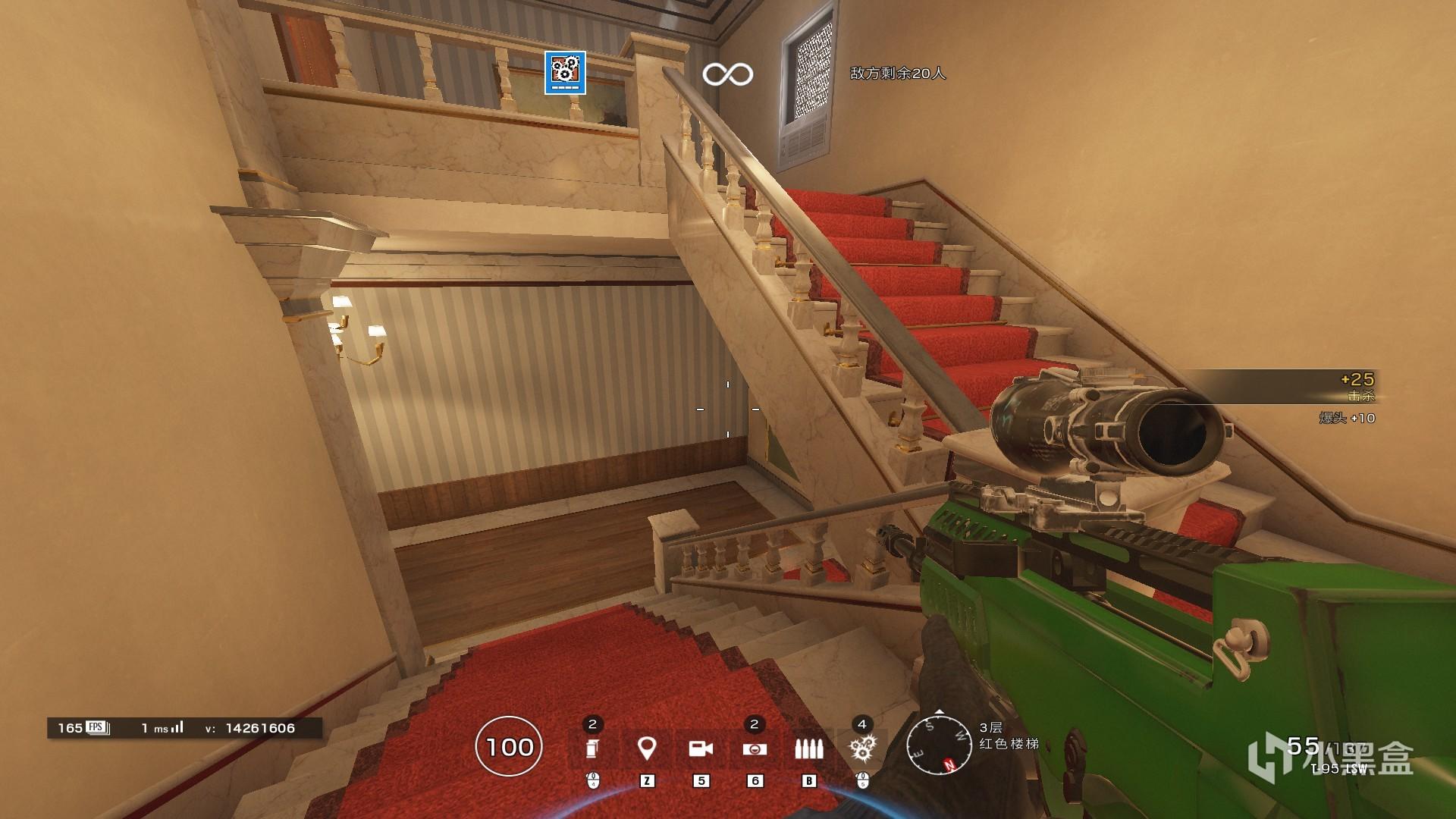Viewport: 1456px width, 819px height.
Task: Open the camera observation tools
Action: [700, 749]
